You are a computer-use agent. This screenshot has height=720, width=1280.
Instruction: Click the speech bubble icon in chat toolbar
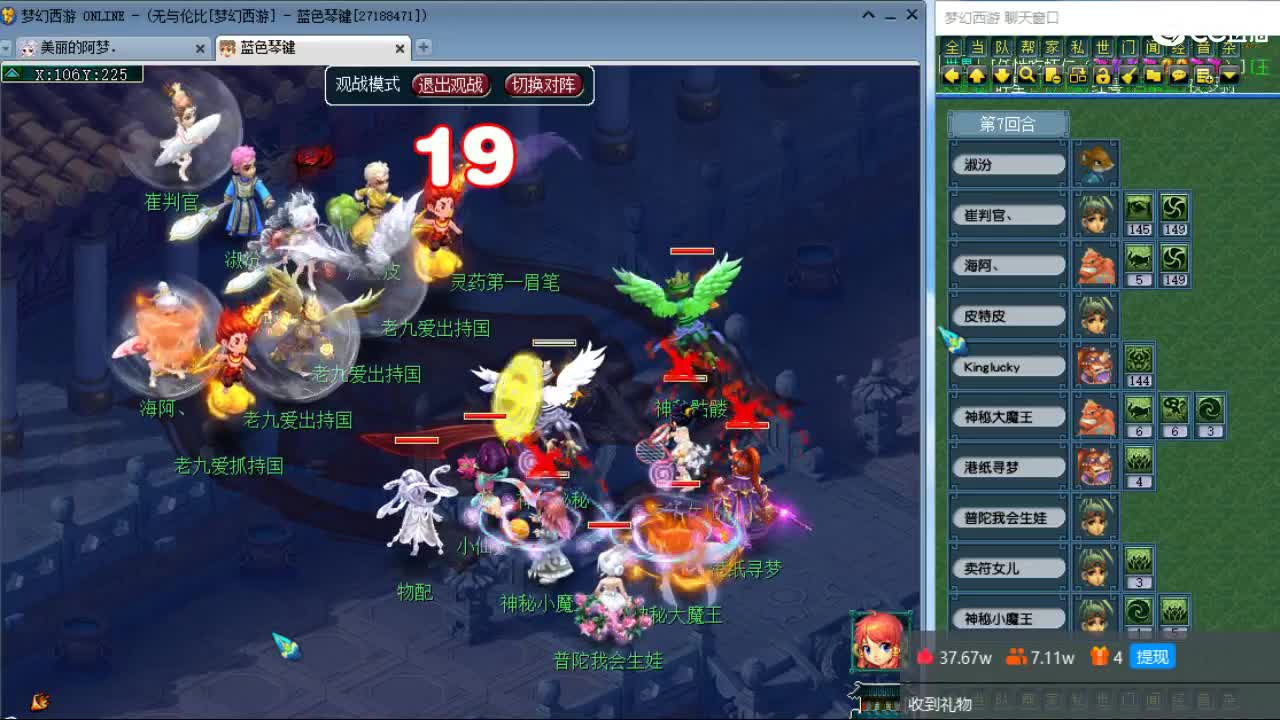(1177, 75)
